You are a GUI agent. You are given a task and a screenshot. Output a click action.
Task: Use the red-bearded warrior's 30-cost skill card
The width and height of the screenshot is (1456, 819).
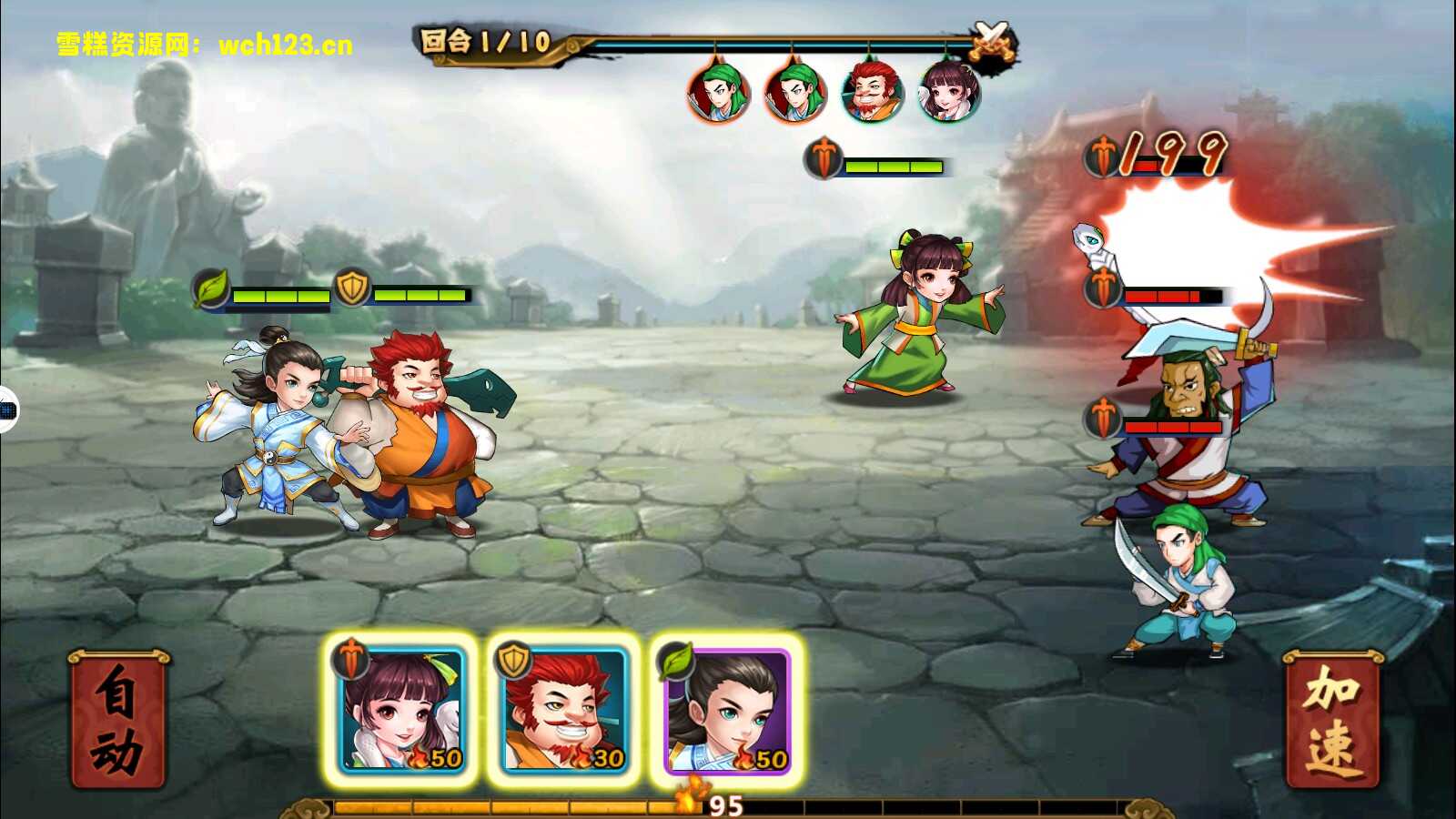click(564, 710)
